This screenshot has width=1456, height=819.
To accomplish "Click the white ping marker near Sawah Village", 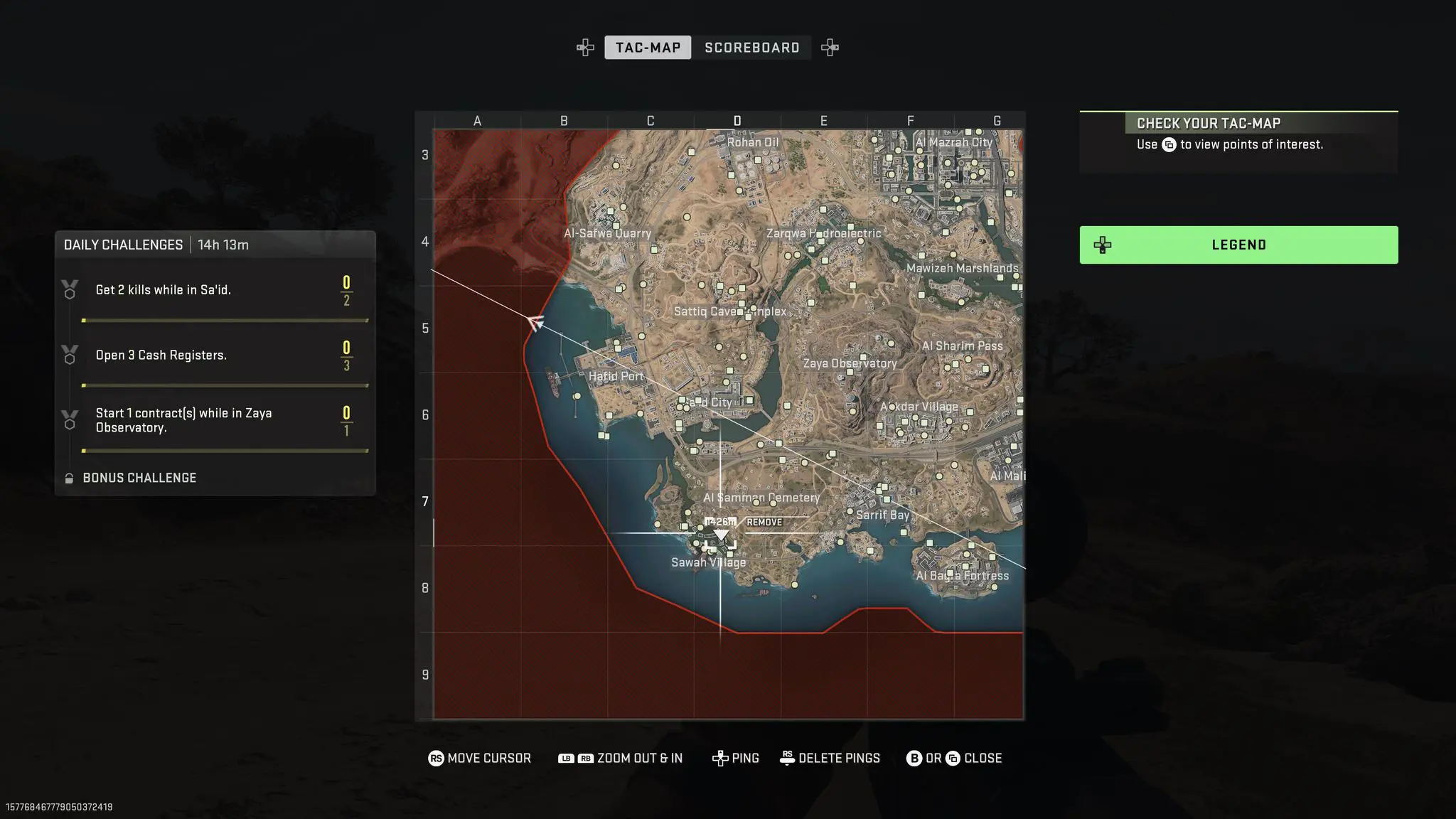I will pos(722,535).
